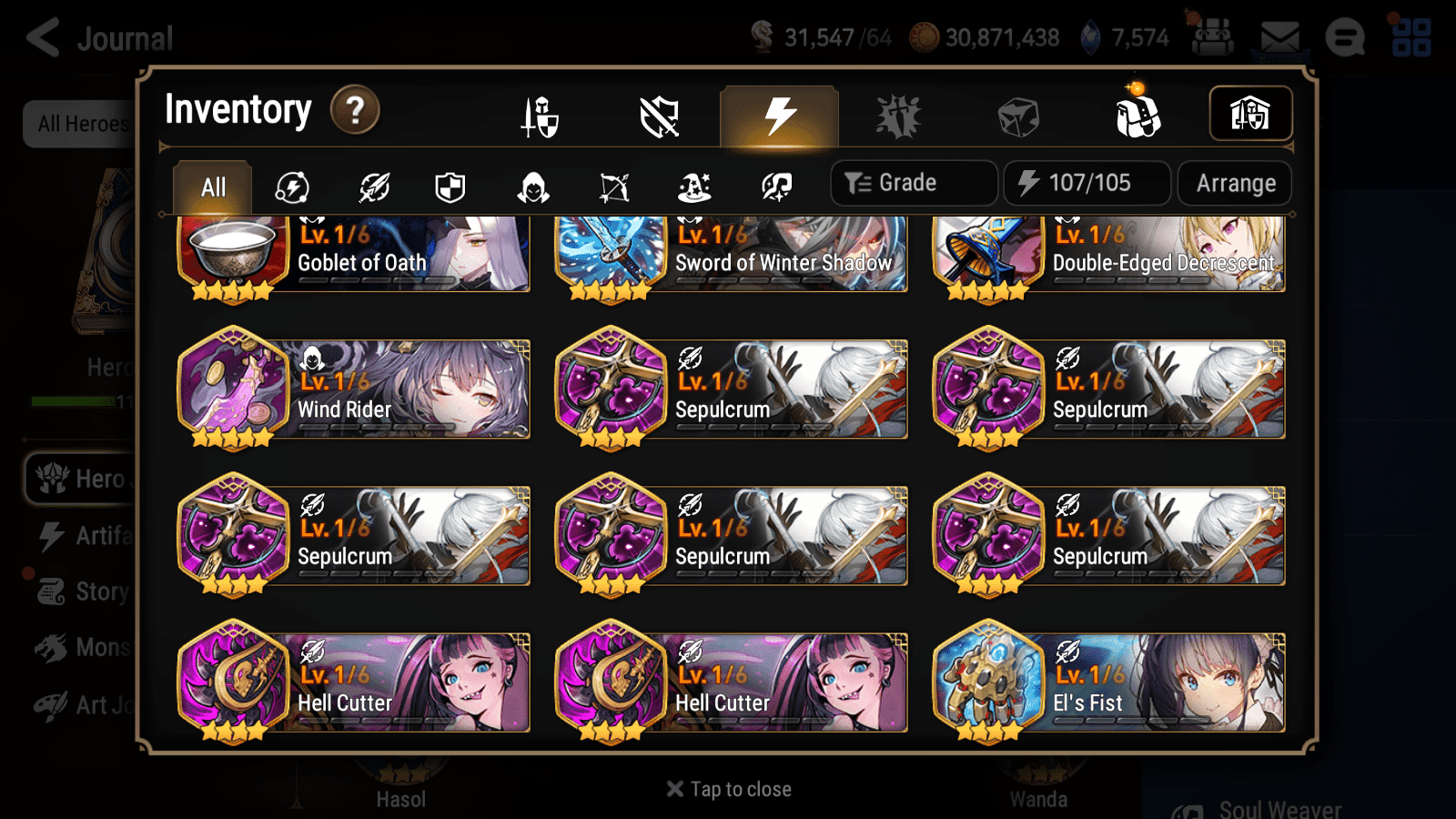Open the Grade sorting dropdown
This screenshot has width=1456, height=819.
913,182
